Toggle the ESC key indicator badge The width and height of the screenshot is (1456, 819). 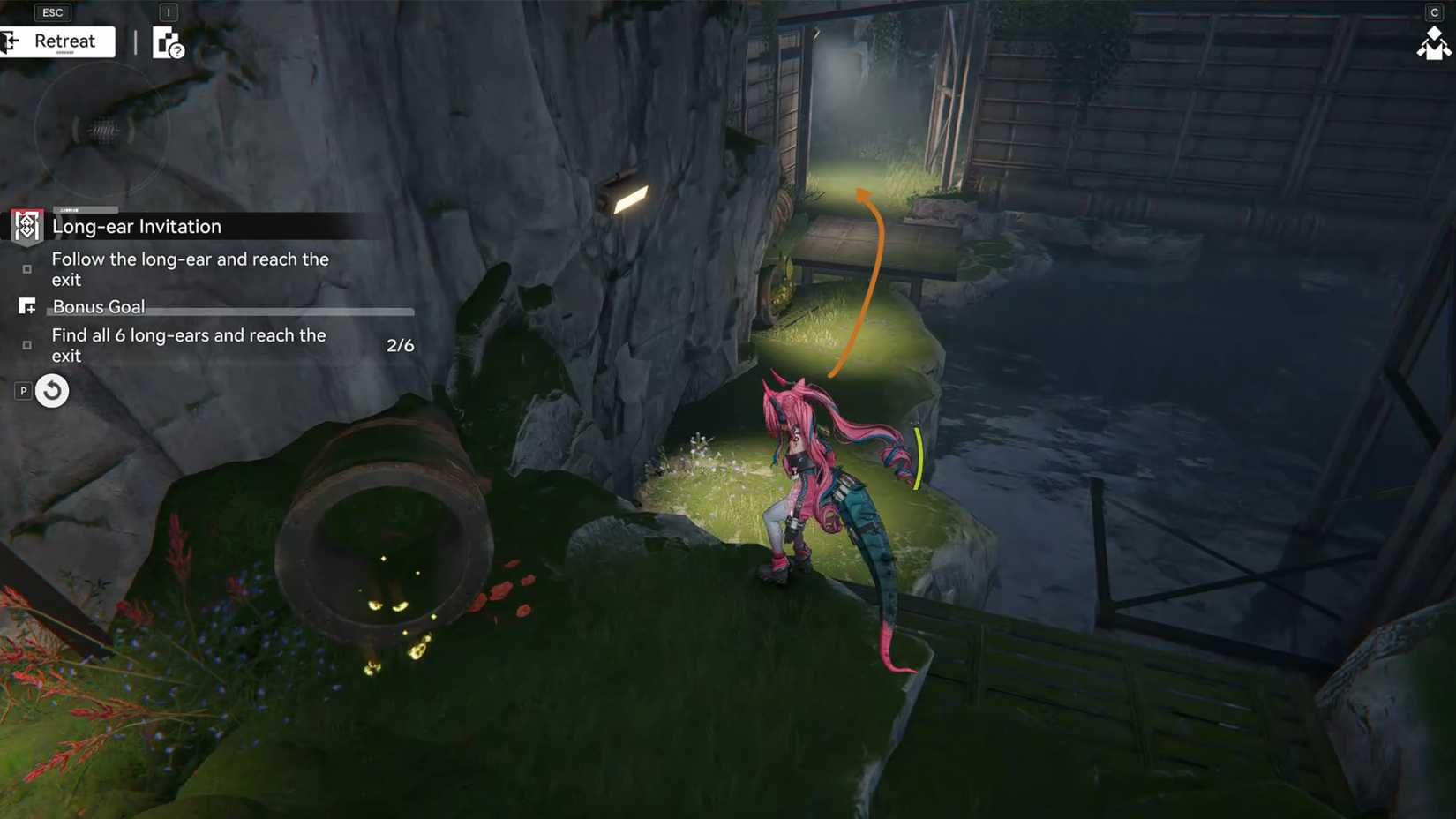[x=51, y=11]
